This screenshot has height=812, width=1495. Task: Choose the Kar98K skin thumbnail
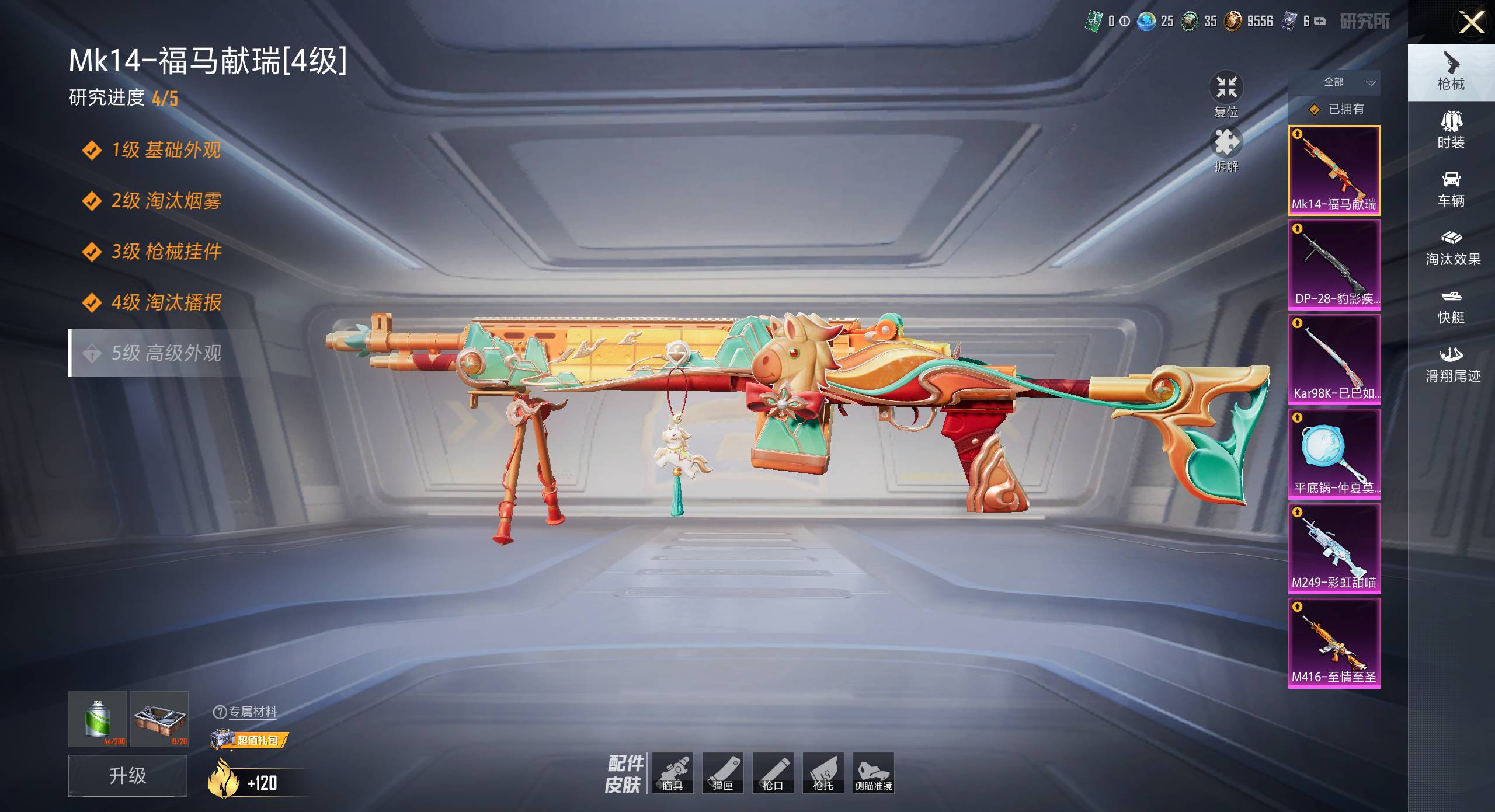(1334, 359)
